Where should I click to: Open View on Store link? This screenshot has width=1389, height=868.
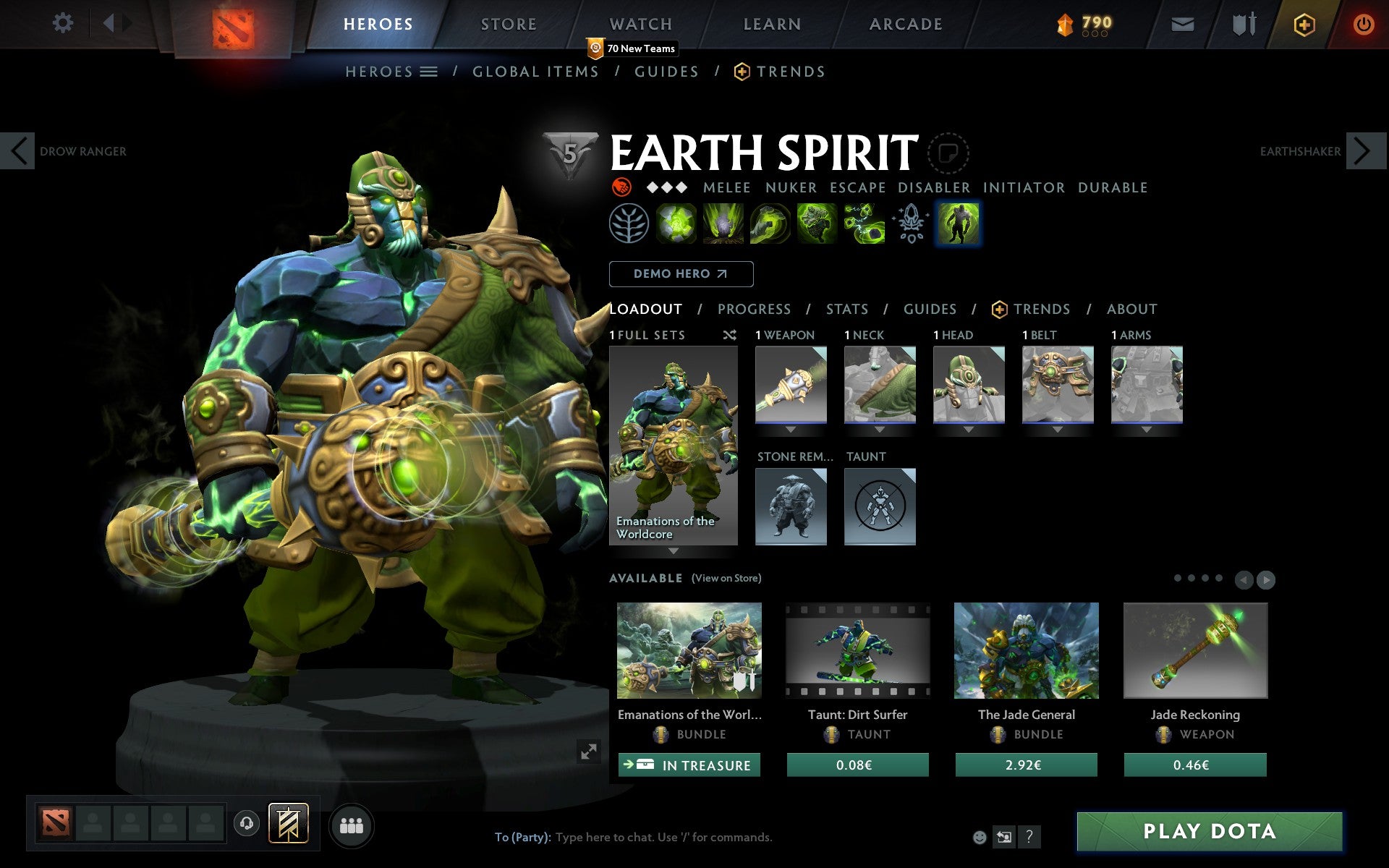(x=726, y=578)
